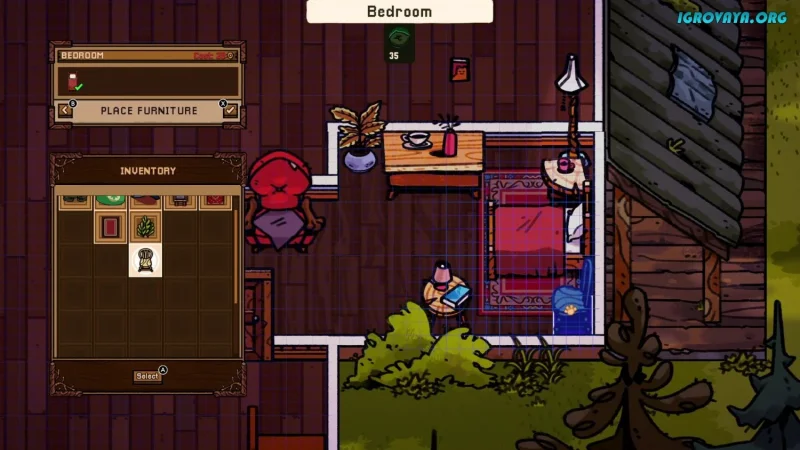Select the red rug inventory slot
The image size is (800, 450).
point(110,227)
